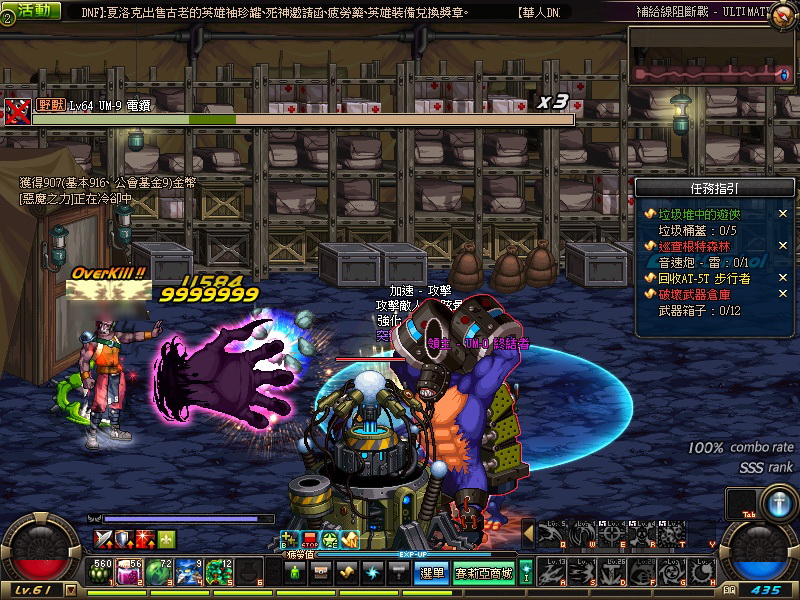Click the compass icon beside the dungeon name
This screenshot has width=800, height=600.
(783, 13)
